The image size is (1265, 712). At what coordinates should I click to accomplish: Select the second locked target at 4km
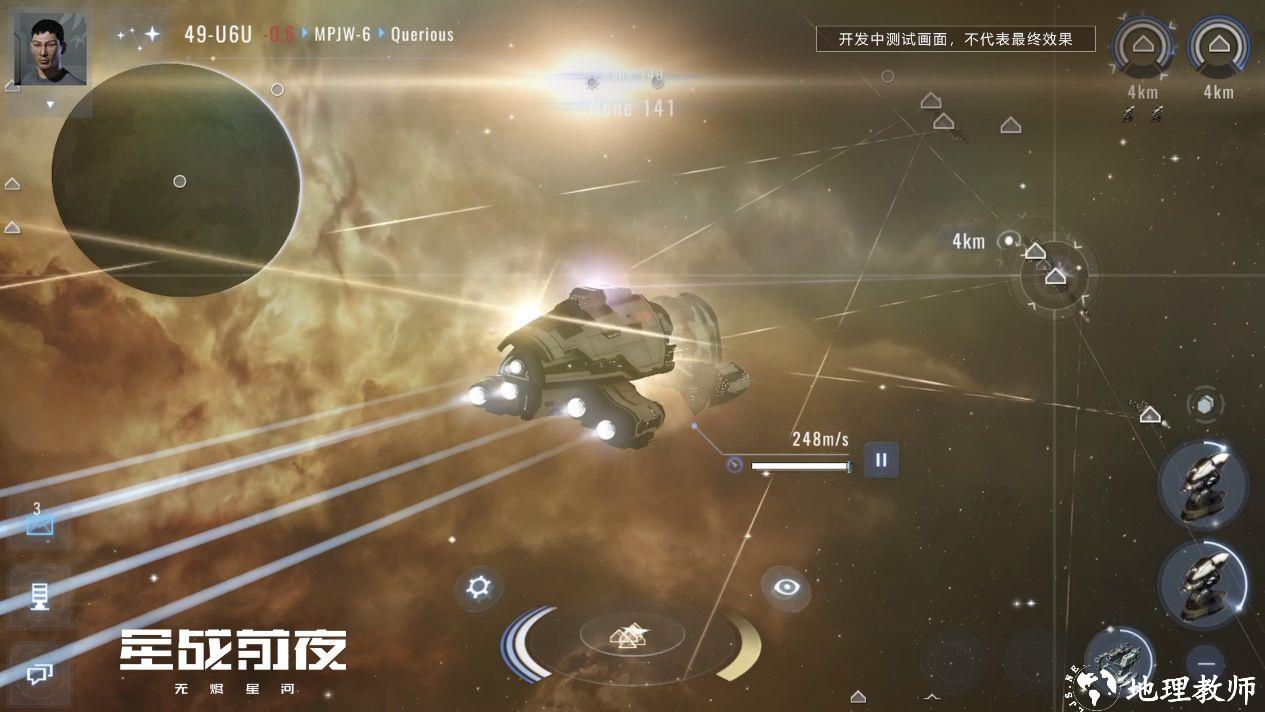point(1218,46)
